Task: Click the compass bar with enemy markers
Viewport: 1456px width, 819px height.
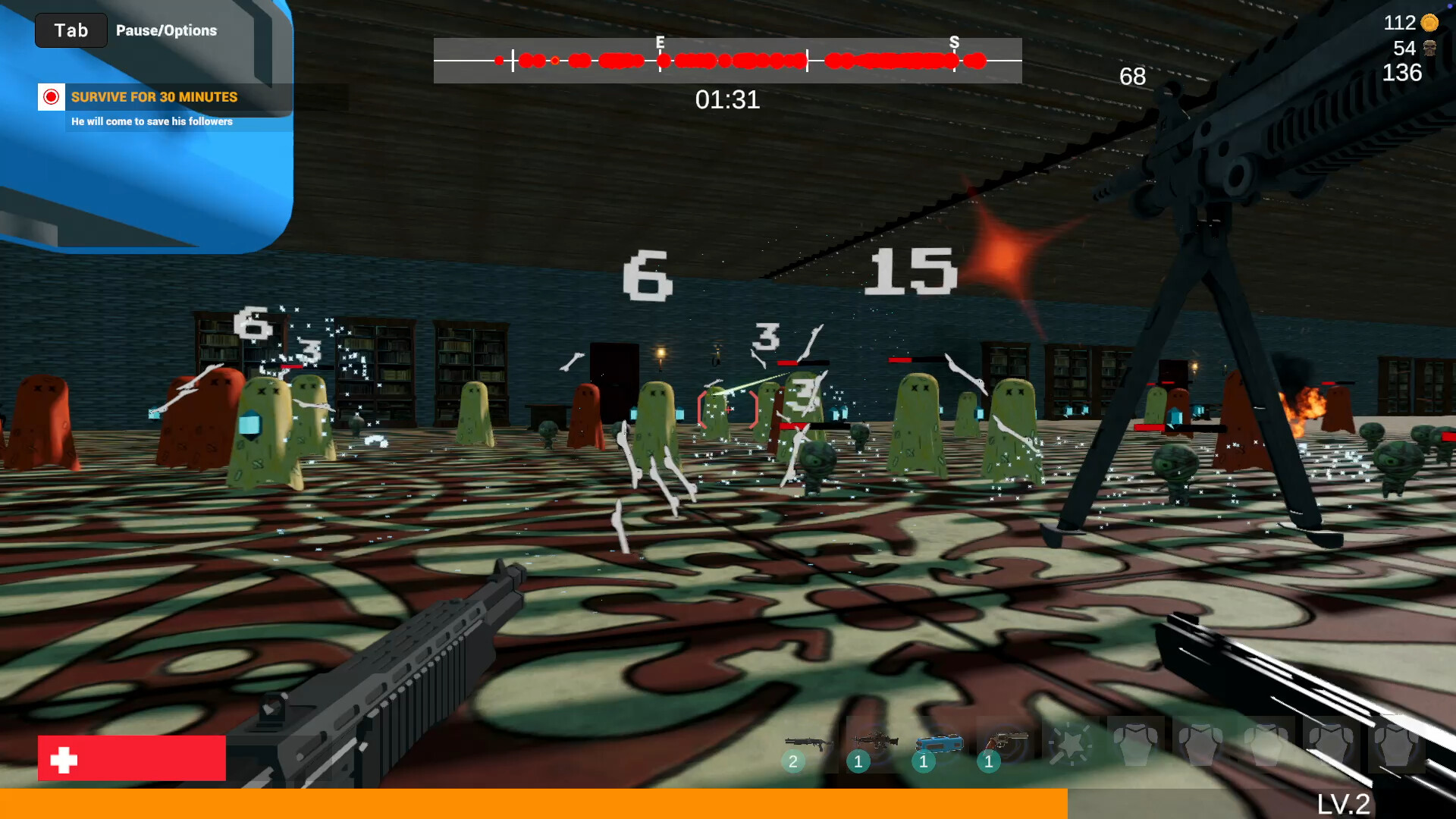Action: coord(727,61)
